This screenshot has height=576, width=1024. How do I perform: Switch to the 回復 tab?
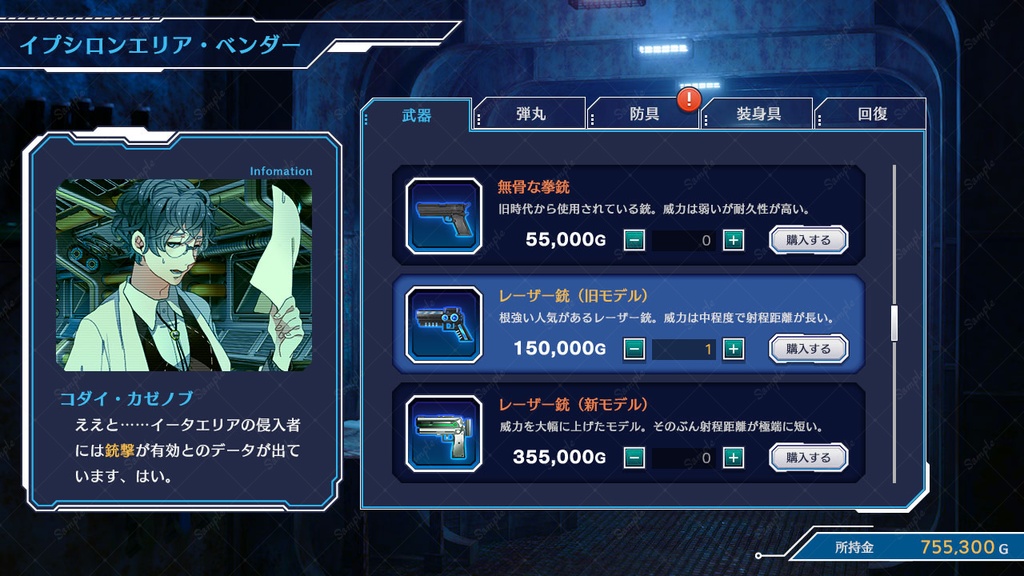point(872,114)
